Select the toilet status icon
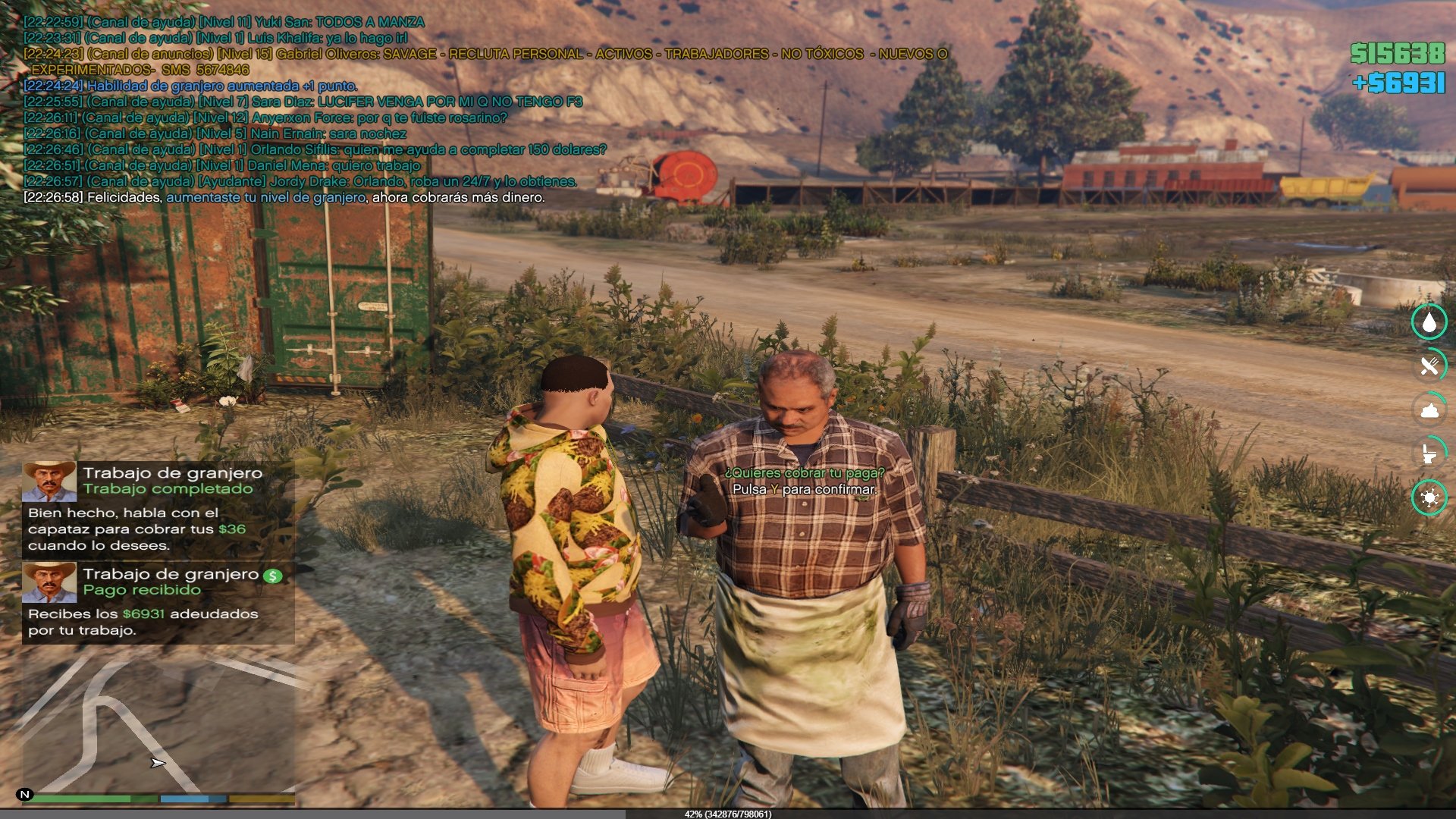1456x819 pixels. click(1429, 454)
